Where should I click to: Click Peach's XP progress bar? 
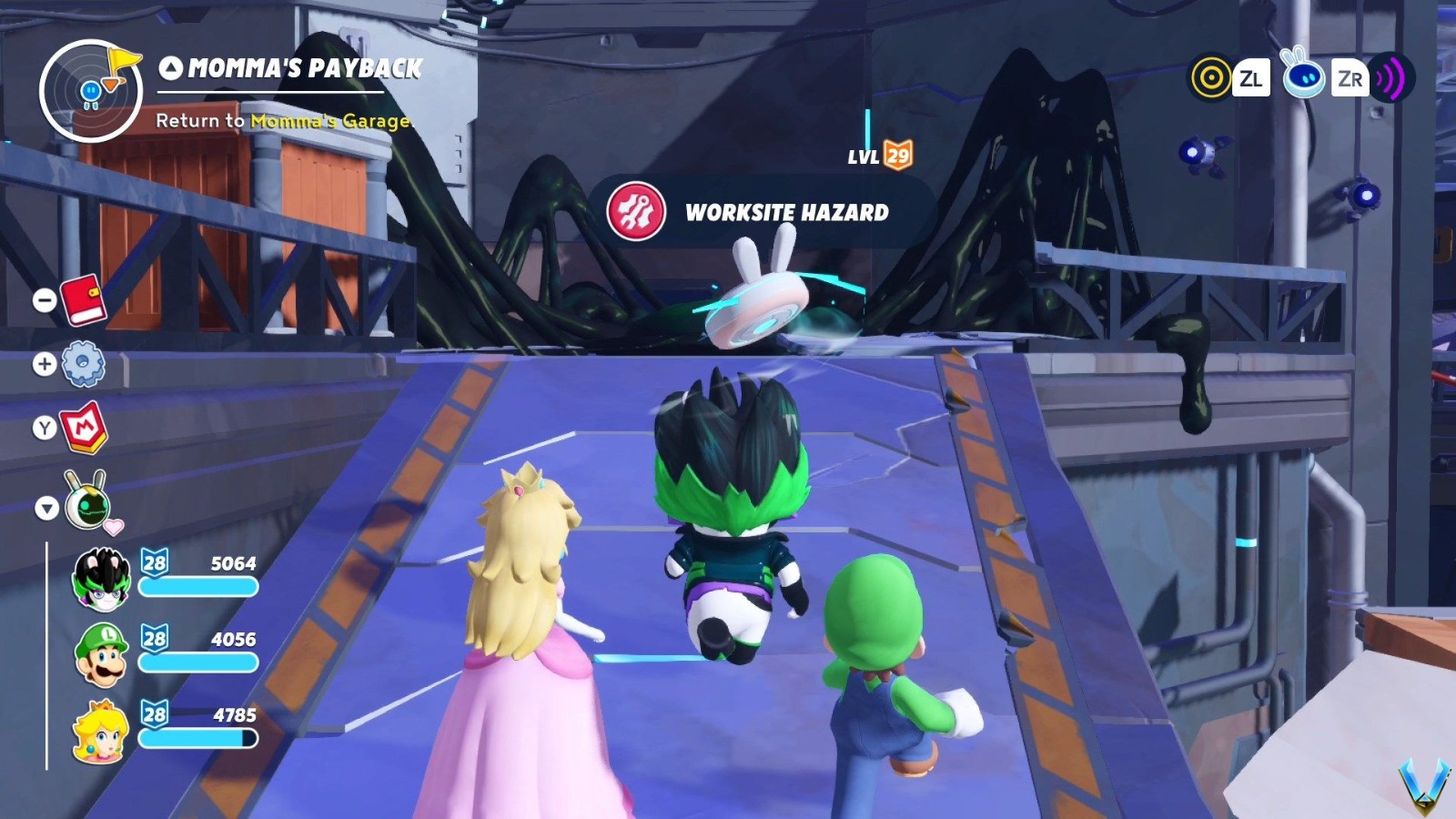[198, 739]
